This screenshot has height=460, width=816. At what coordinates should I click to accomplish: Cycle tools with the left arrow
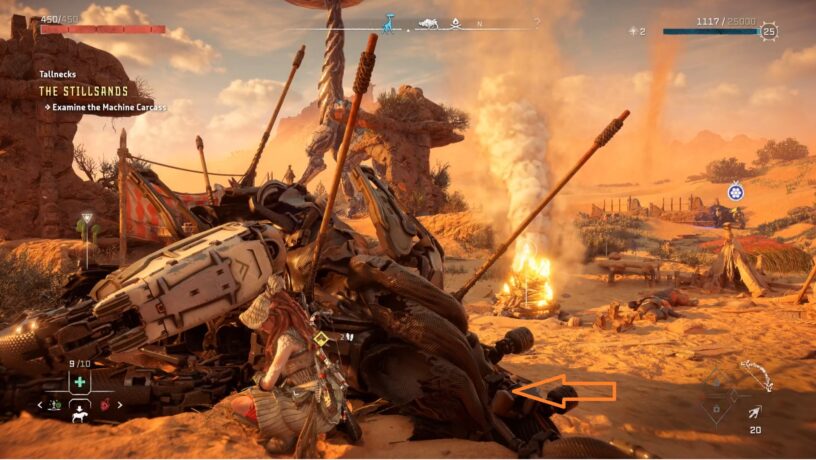tap(40, 405)
